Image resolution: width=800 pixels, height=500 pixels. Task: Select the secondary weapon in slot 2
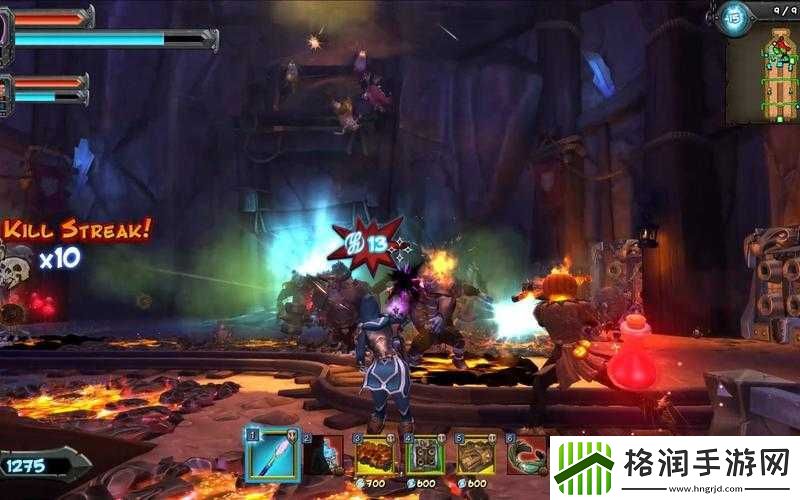pos(323,455)
